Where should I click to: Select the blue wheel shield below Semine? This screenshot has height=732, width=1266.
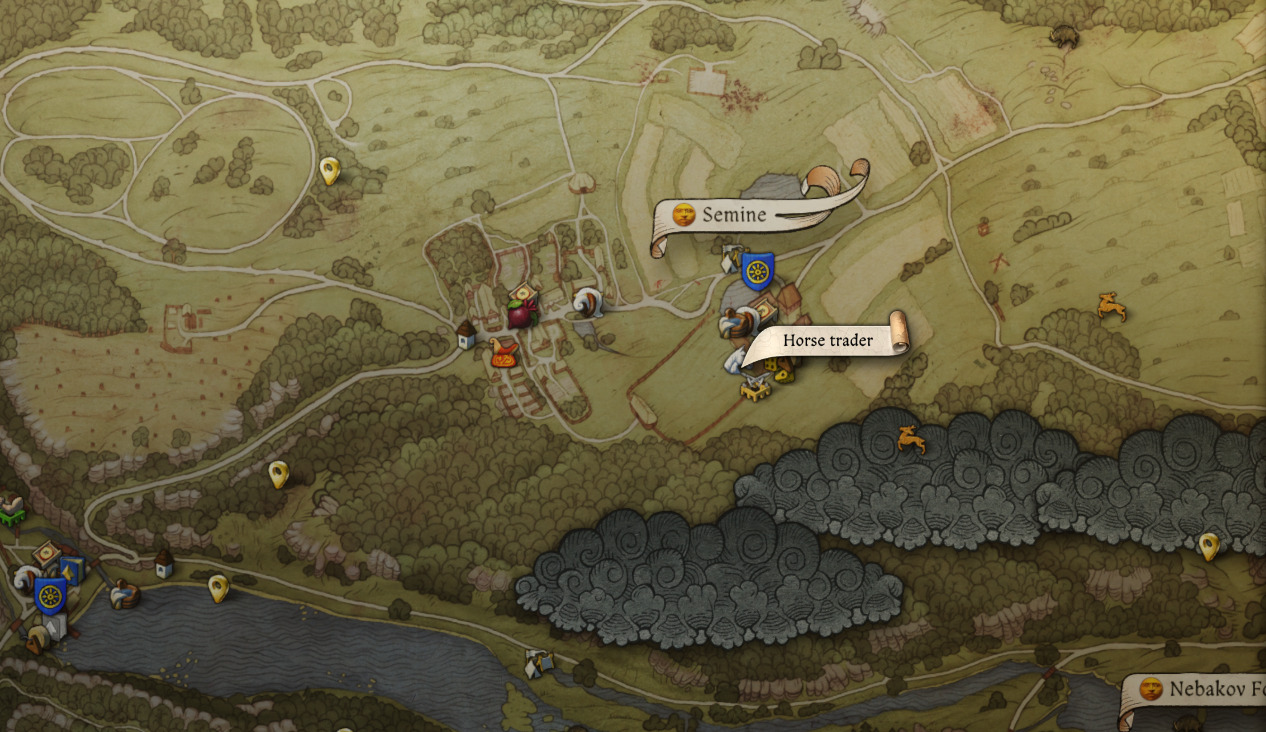(757, 270)
